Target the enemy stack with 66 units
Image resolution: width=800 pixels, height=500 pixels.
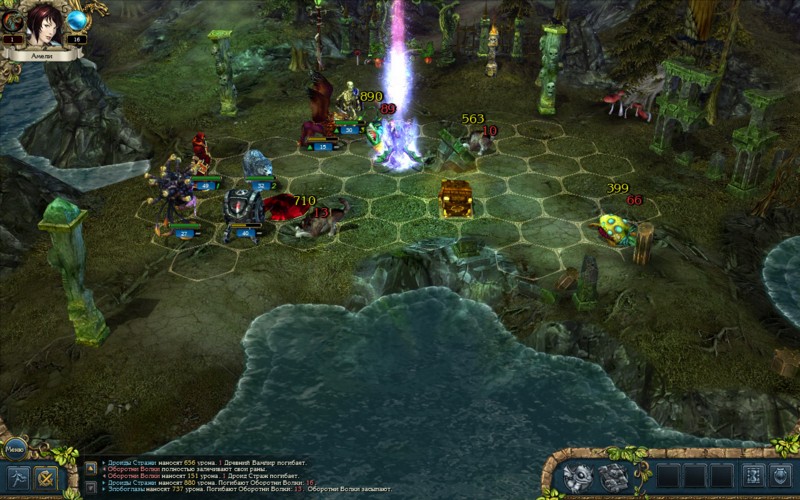[x=612, y=227]
